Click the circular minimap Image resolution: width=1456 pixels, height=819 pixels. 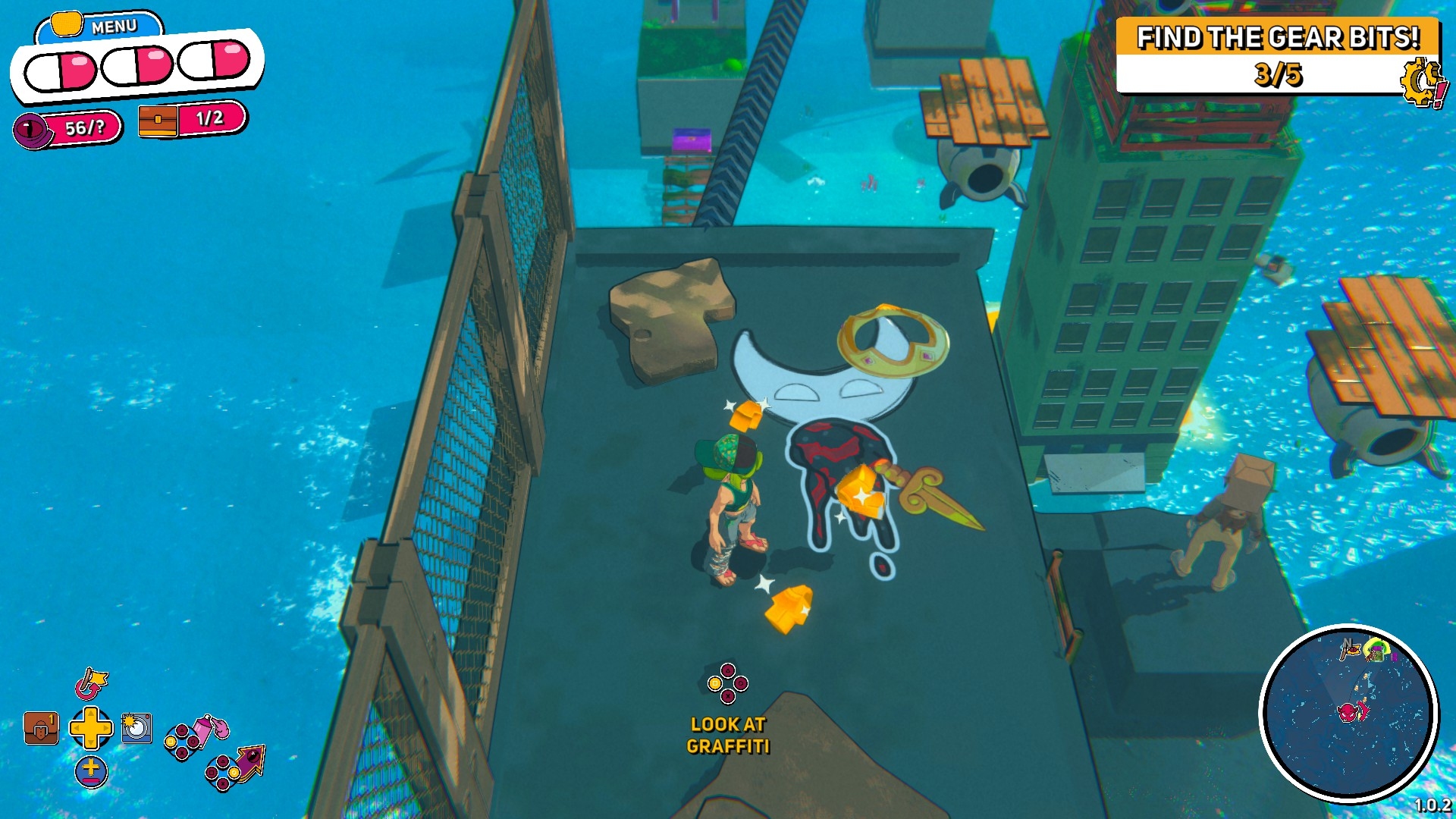coord(1349,713)
